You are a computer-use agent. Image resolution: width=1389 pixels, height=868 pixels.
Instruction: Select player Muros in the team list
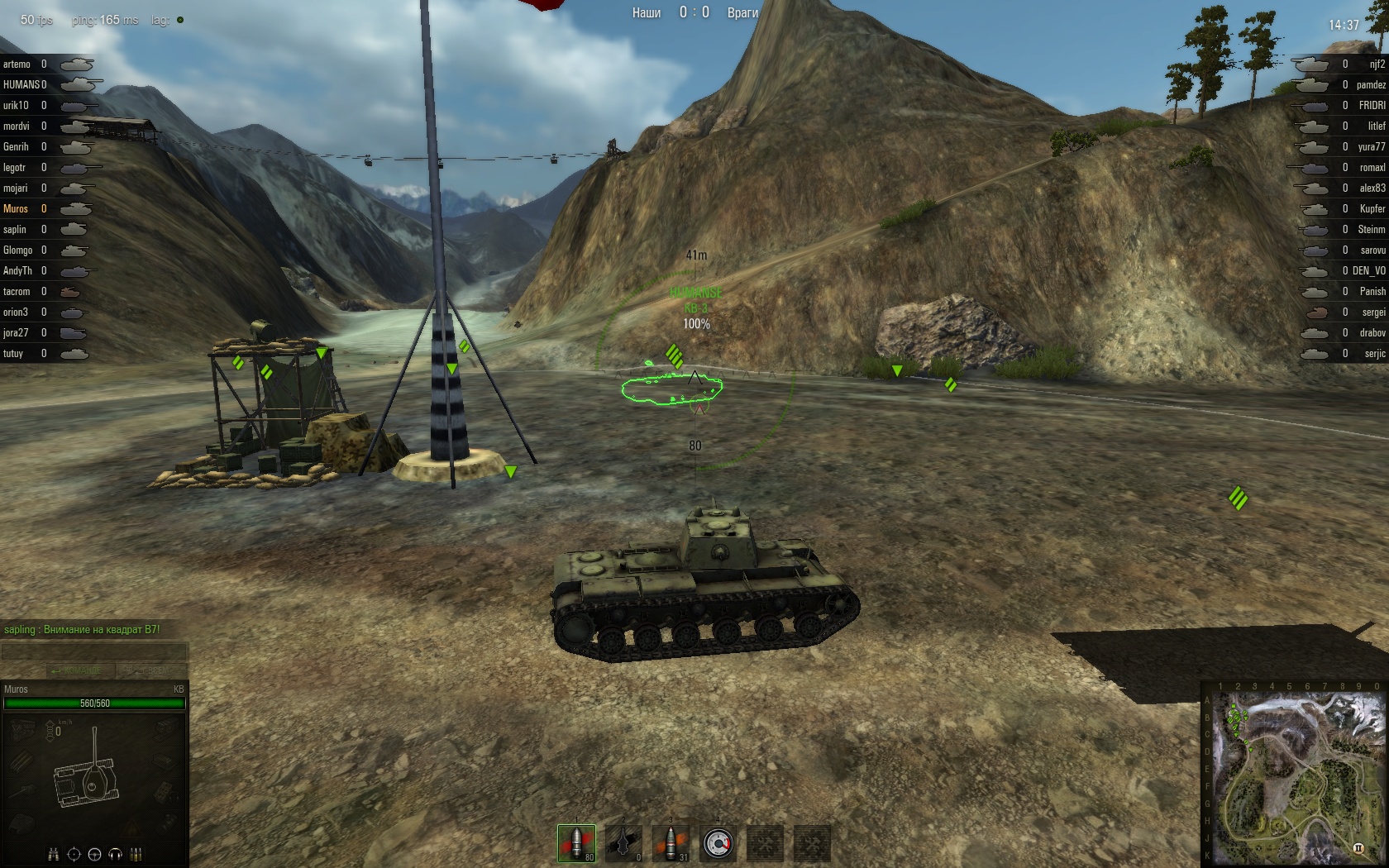click(x=16, y=209)
